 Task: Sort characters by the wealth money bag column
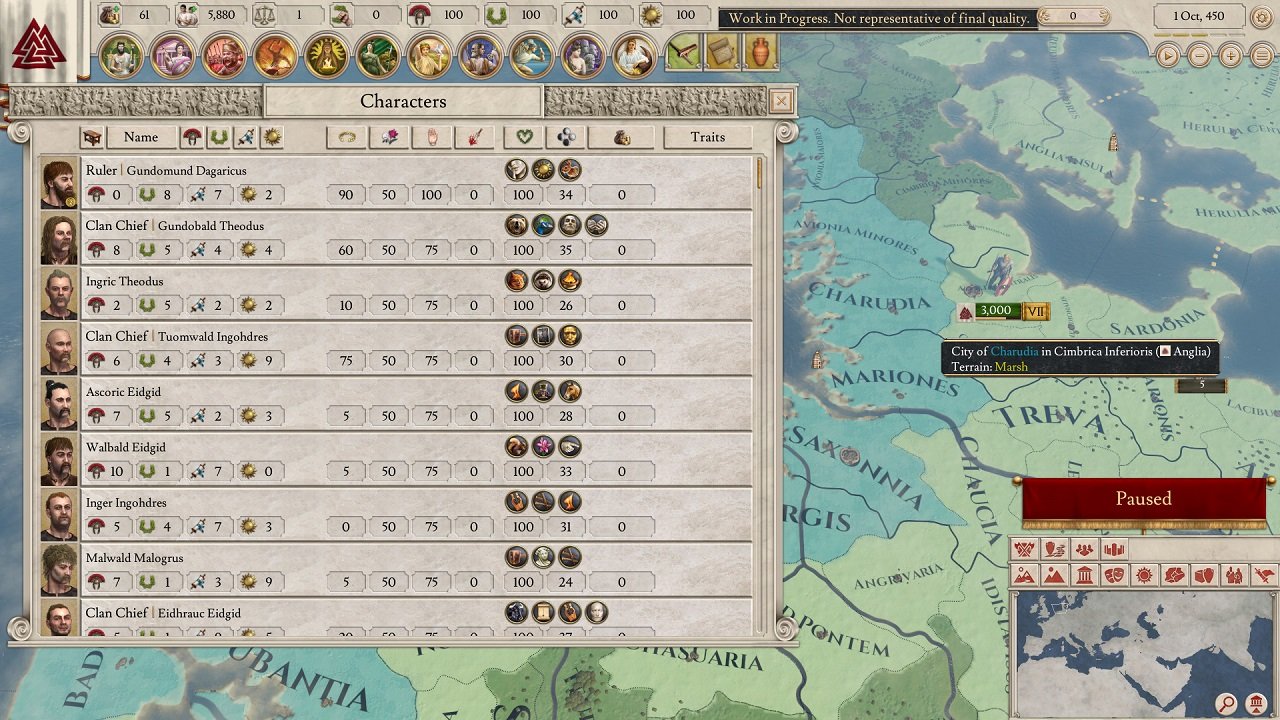621,137
